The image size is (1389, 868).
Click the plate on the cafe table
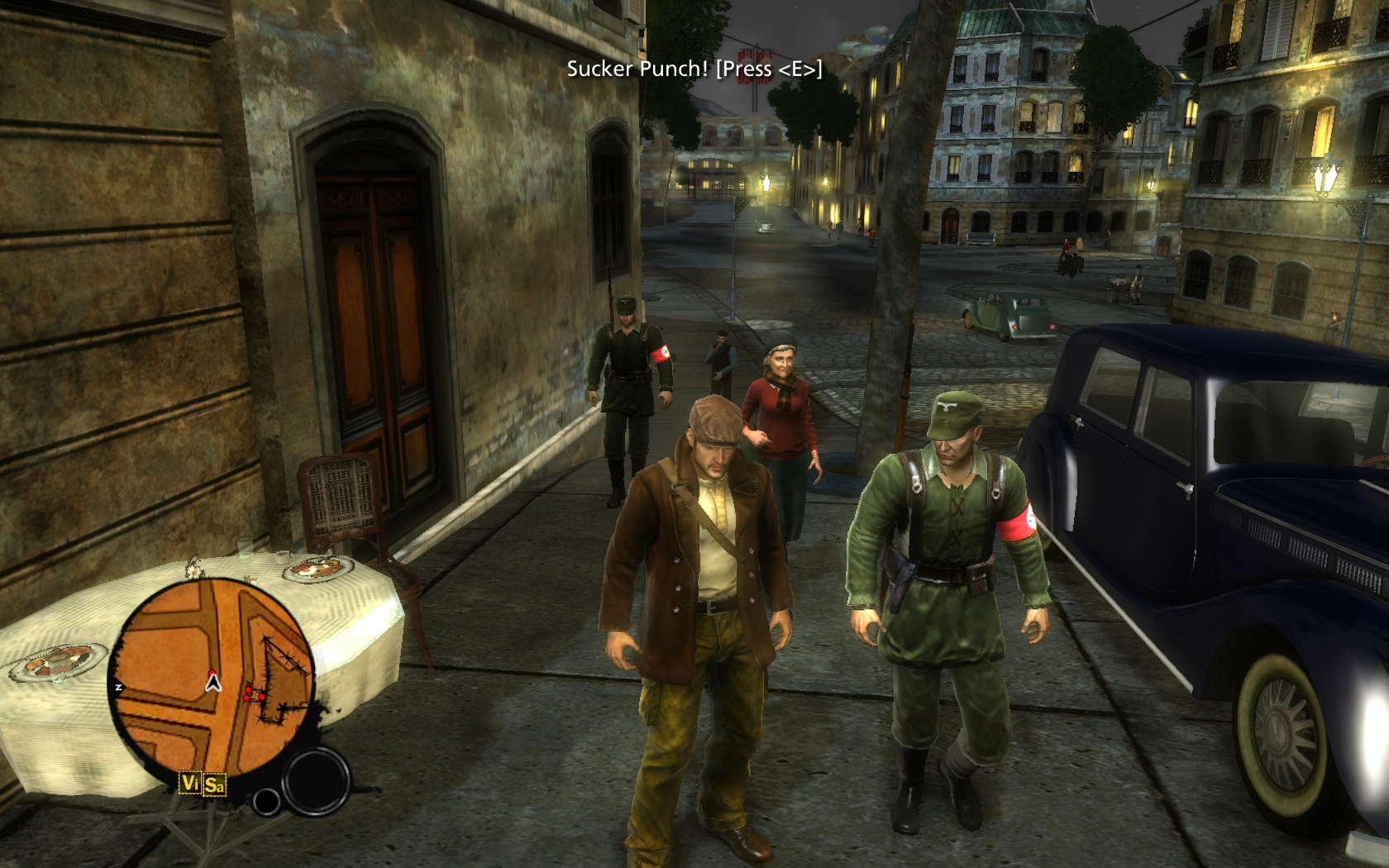click(317, 569)
